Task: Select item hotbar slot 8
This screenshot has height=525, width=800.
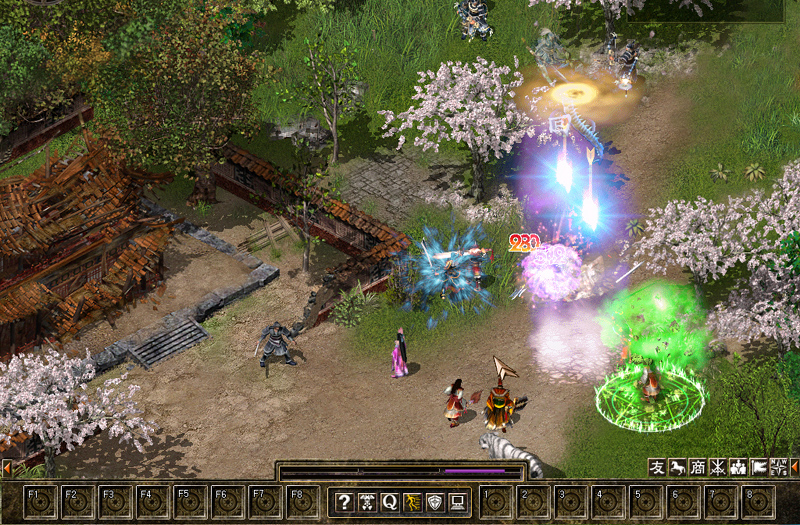Action: [x=759, y=501]
